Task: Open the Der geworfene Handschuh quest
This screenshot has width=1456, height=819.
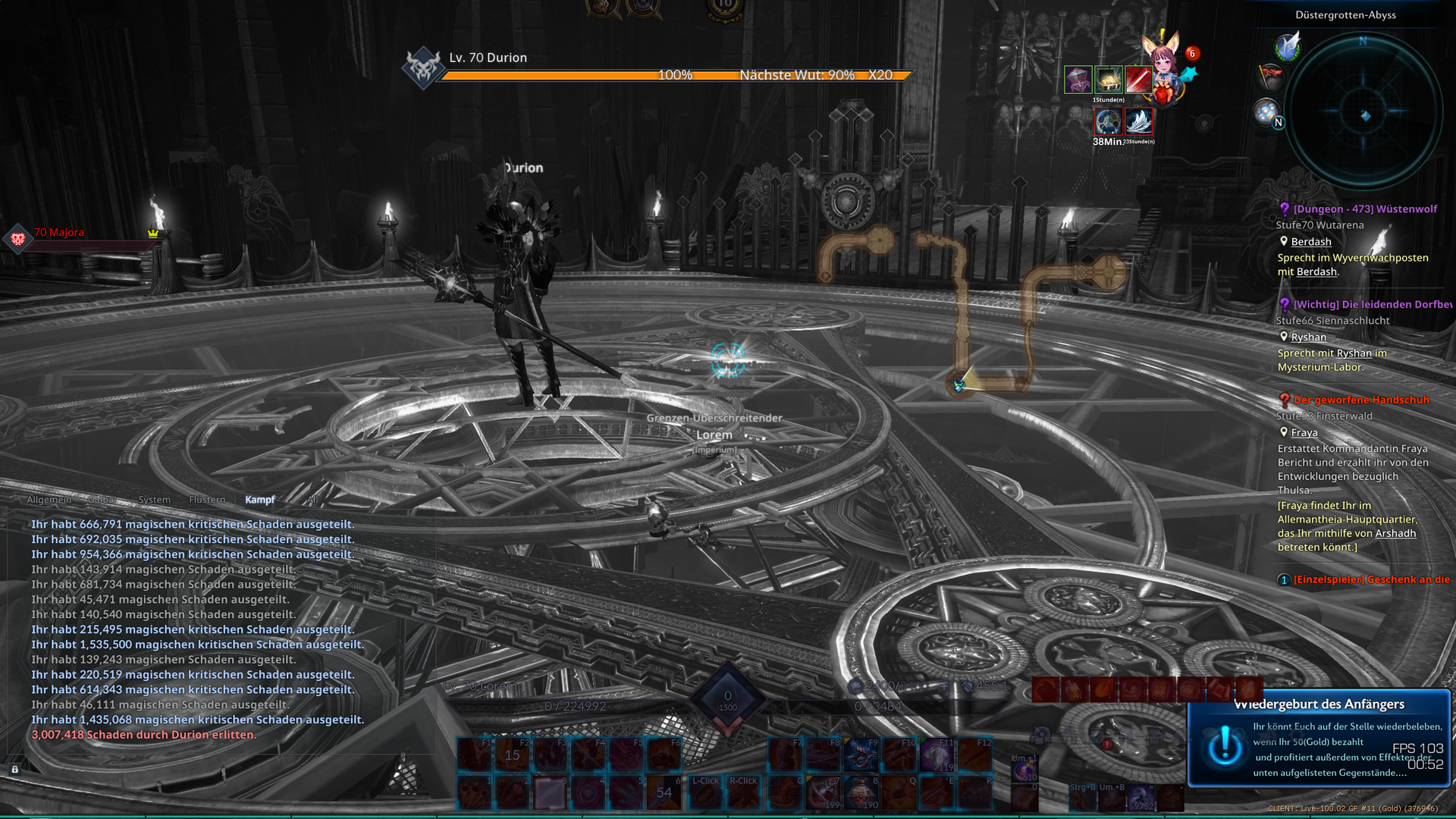Action: [1361, 400]
